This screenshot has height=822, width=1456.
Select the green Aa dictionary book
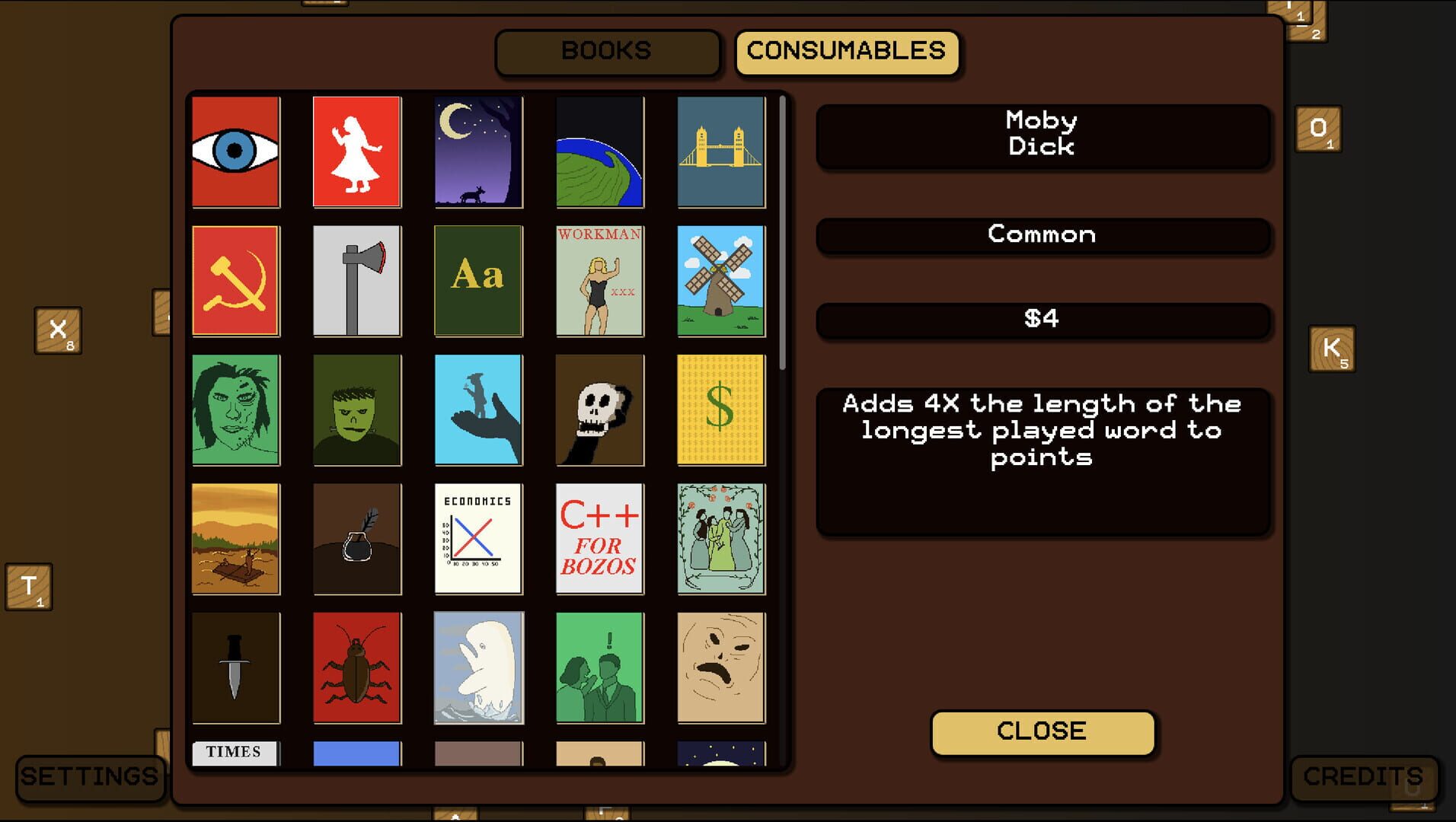click(x=478, y=280)
